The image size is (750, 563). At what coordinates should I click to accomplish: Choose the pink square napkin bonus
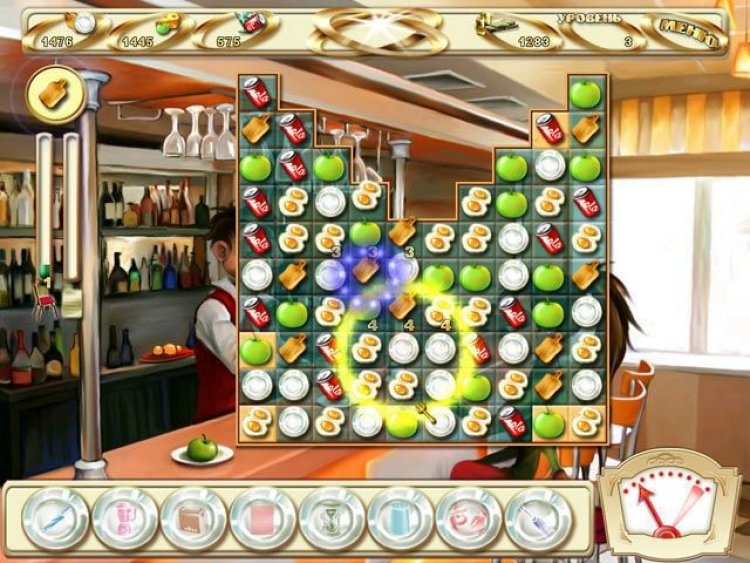point(263,518)
